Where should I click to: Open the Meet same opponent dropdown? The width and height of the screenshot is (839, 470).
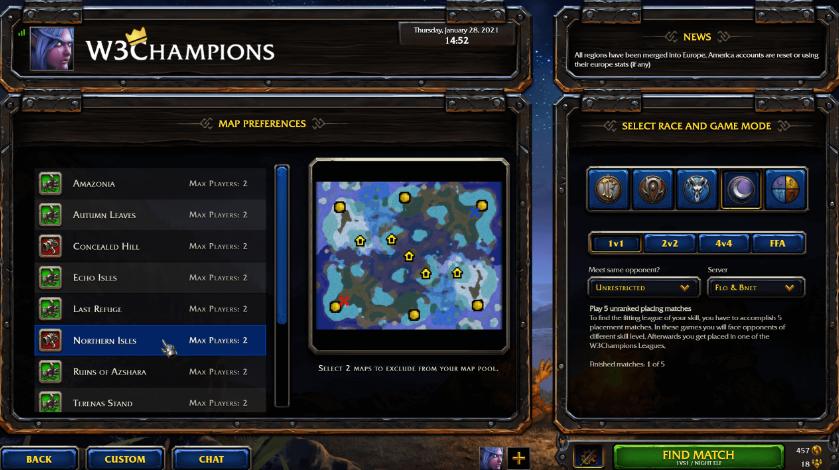(x=643, y=287)
